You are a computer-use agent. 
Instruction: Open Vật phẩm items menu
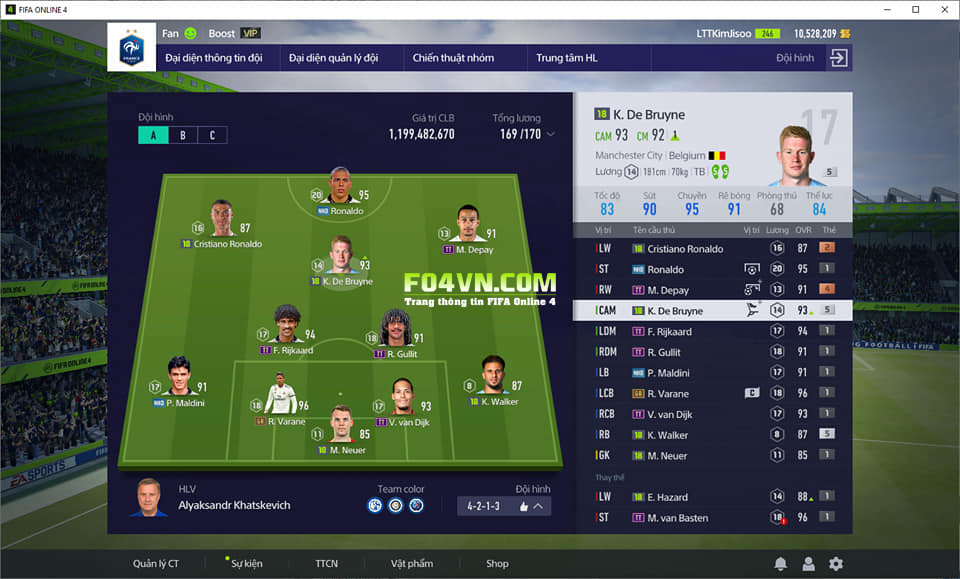point(412,563)
